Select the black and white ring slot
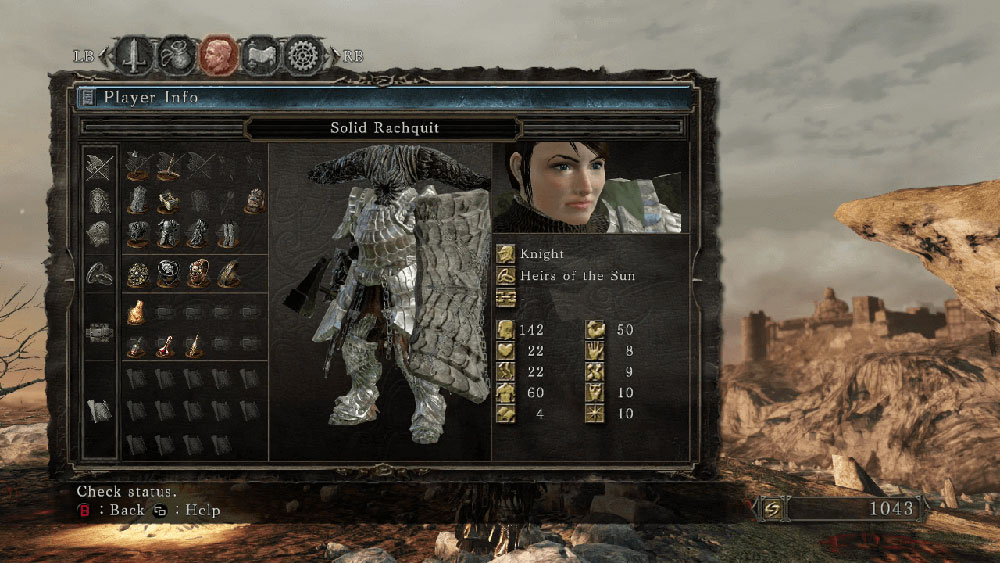 [x=165, y=274]
